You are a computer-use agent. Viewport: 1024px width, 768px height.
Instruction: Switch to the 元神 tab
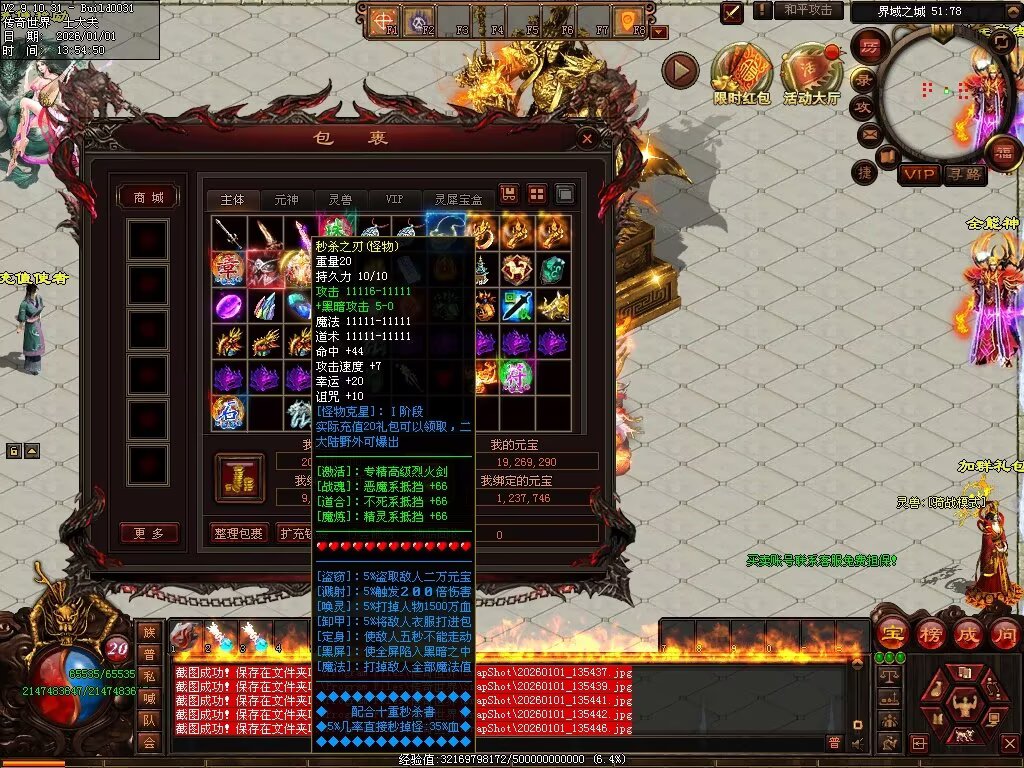[x=286, y=200]
